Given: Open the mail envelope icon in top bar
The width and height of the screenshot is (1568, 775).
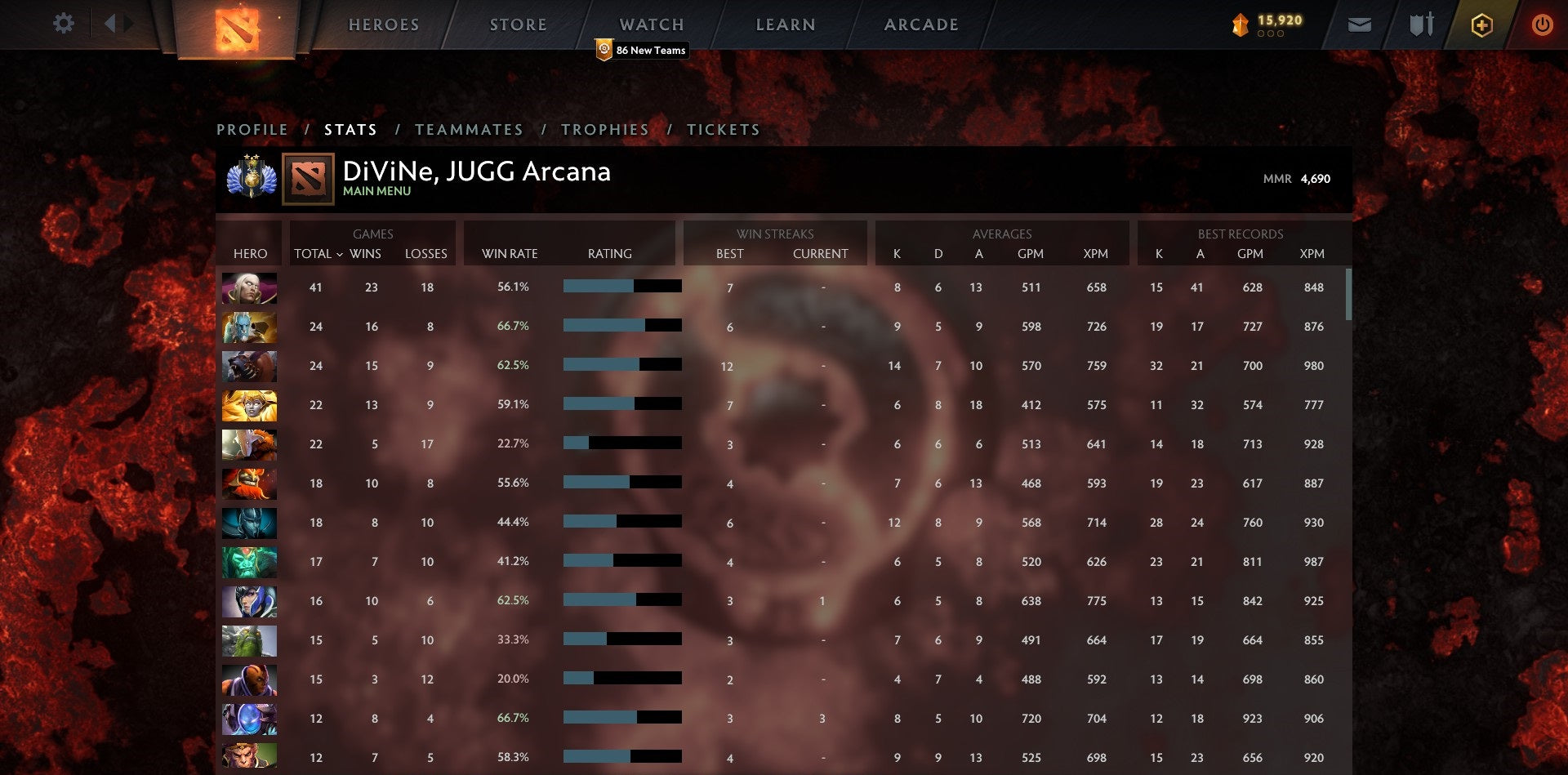Looking at the screenshot, I should (x=1360, y=24).
